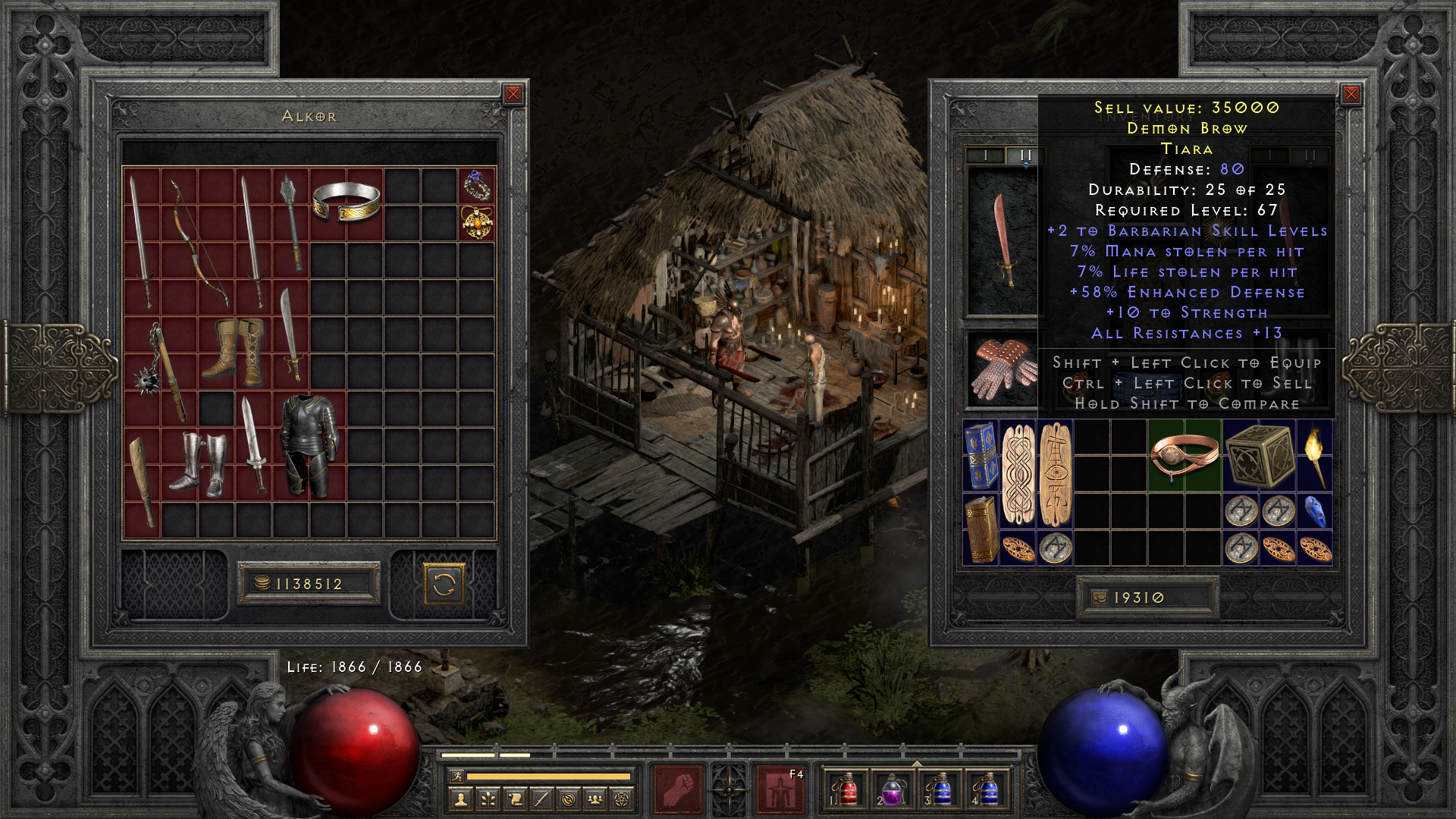Select the right-hand F4 skill icon
This screenshot has height=819, width=1456.
point(780,789)
